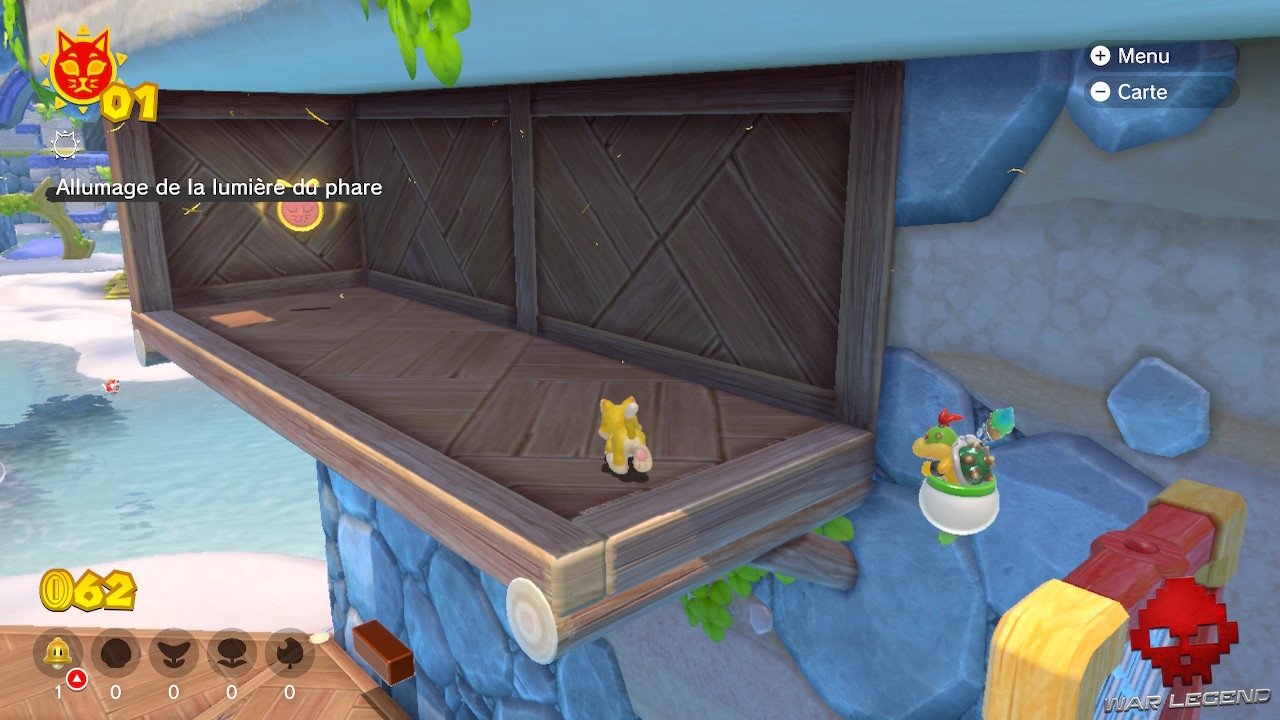
Task: Click the mushroom slot counter showing 0
Action: pyautogui.click(x=115, y=691)
